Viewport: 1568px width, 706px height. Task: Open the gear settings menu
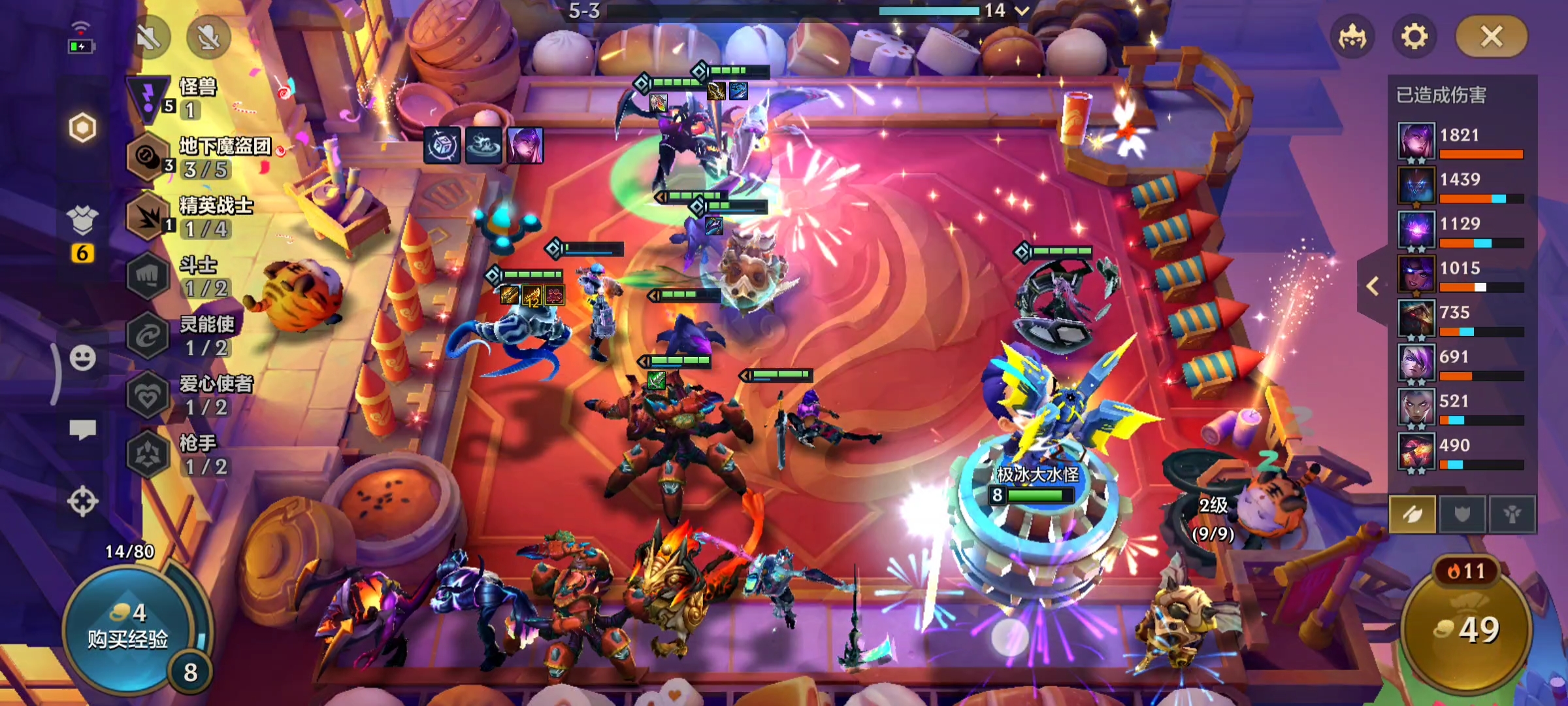point(1414,37)
